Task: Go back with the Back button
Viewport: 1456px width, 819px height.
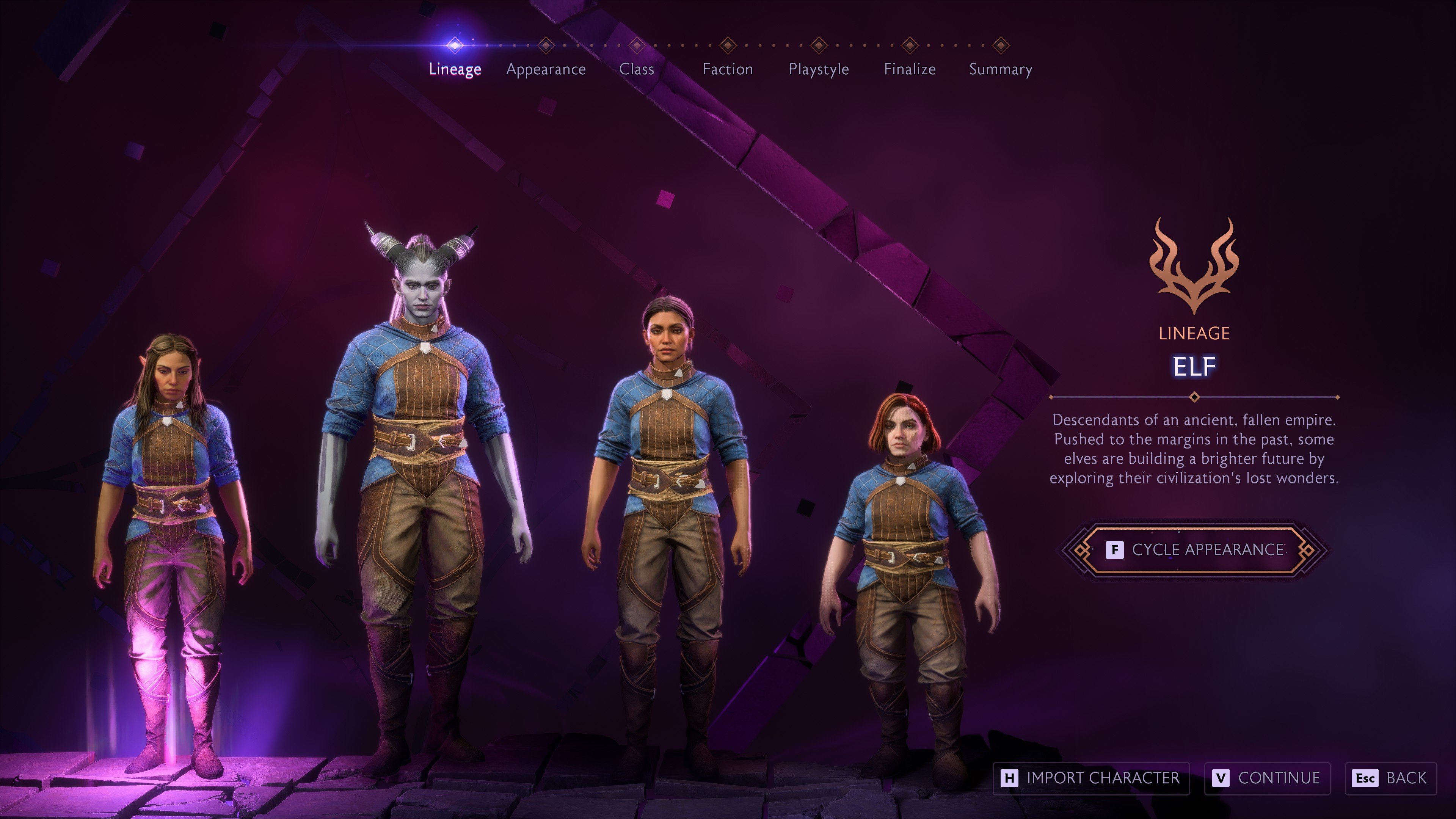Action: point(1390,778)
